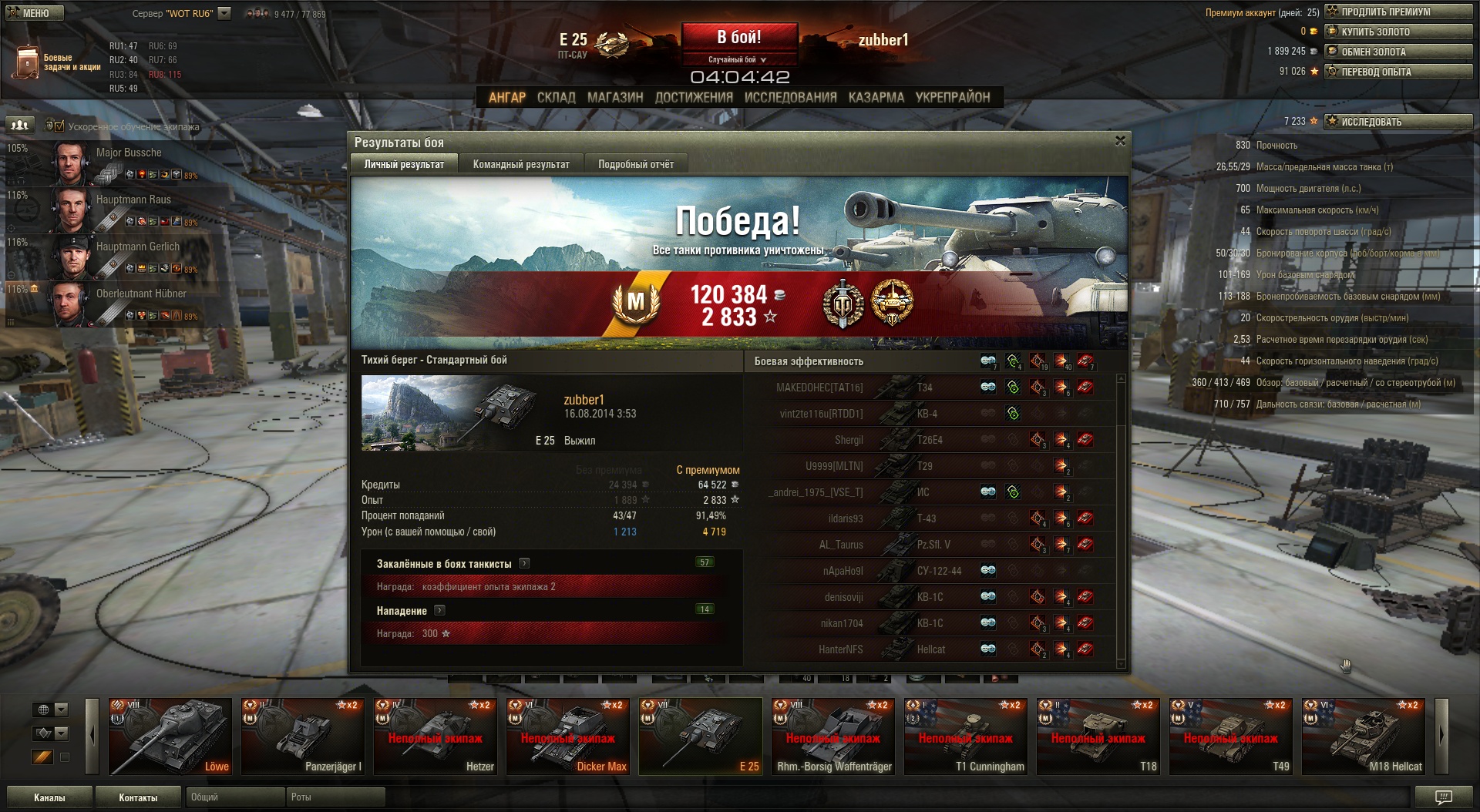Open the МАГАЗИН section
The width and height of the screenshot is (1480, 812).
614,98
